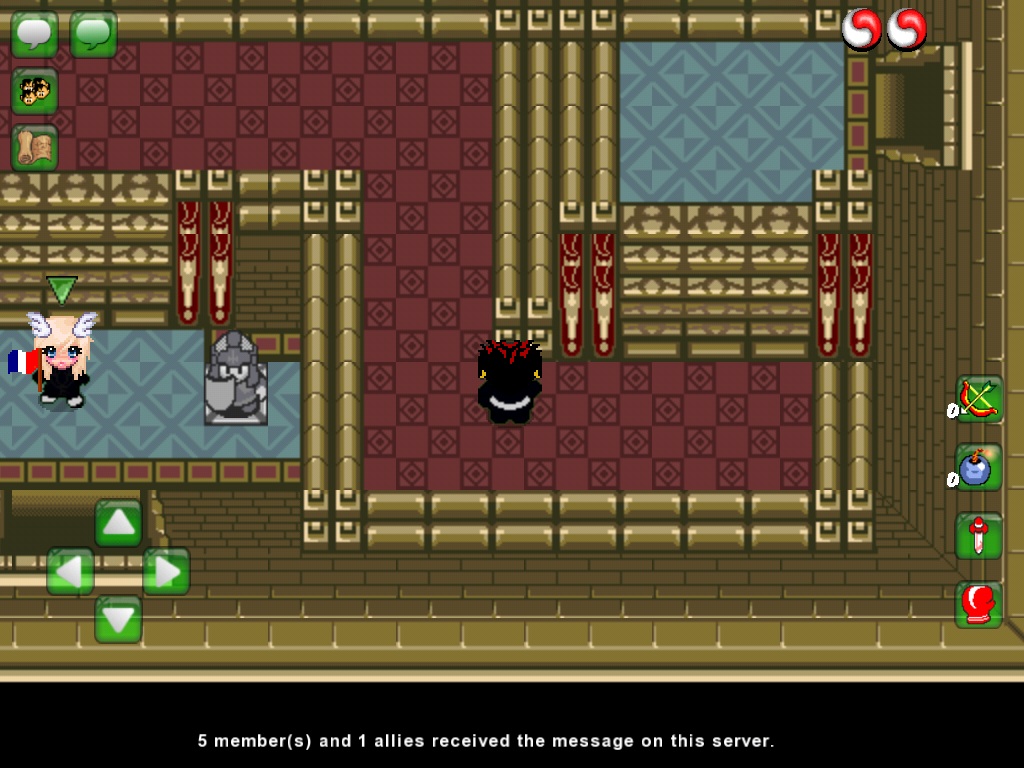Viewport: 1024px width, 768px height.
Task: Show the player list faces icon
Action: (x=34, y=91)
